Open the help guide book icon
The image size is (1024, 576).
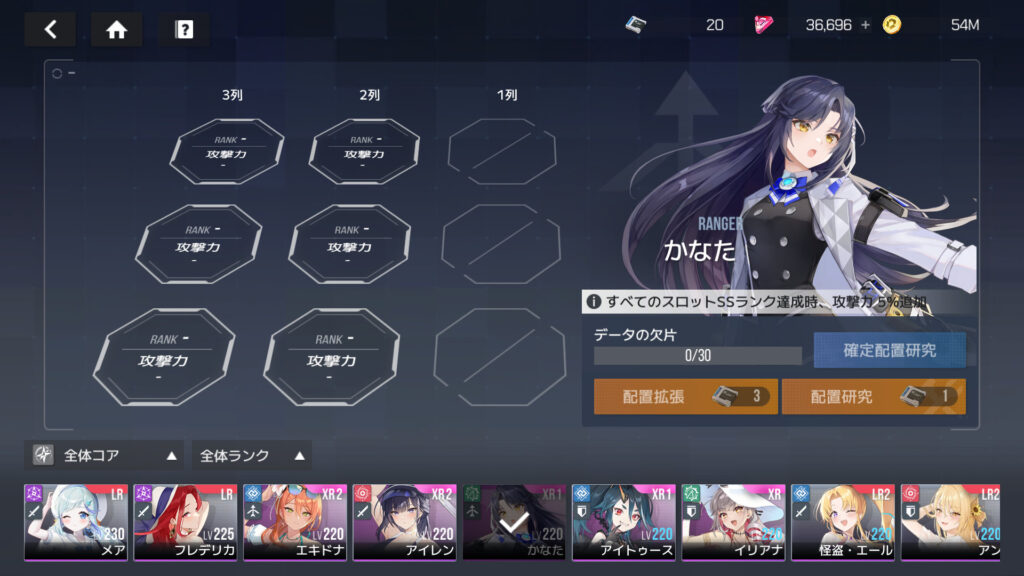(184, 29)
